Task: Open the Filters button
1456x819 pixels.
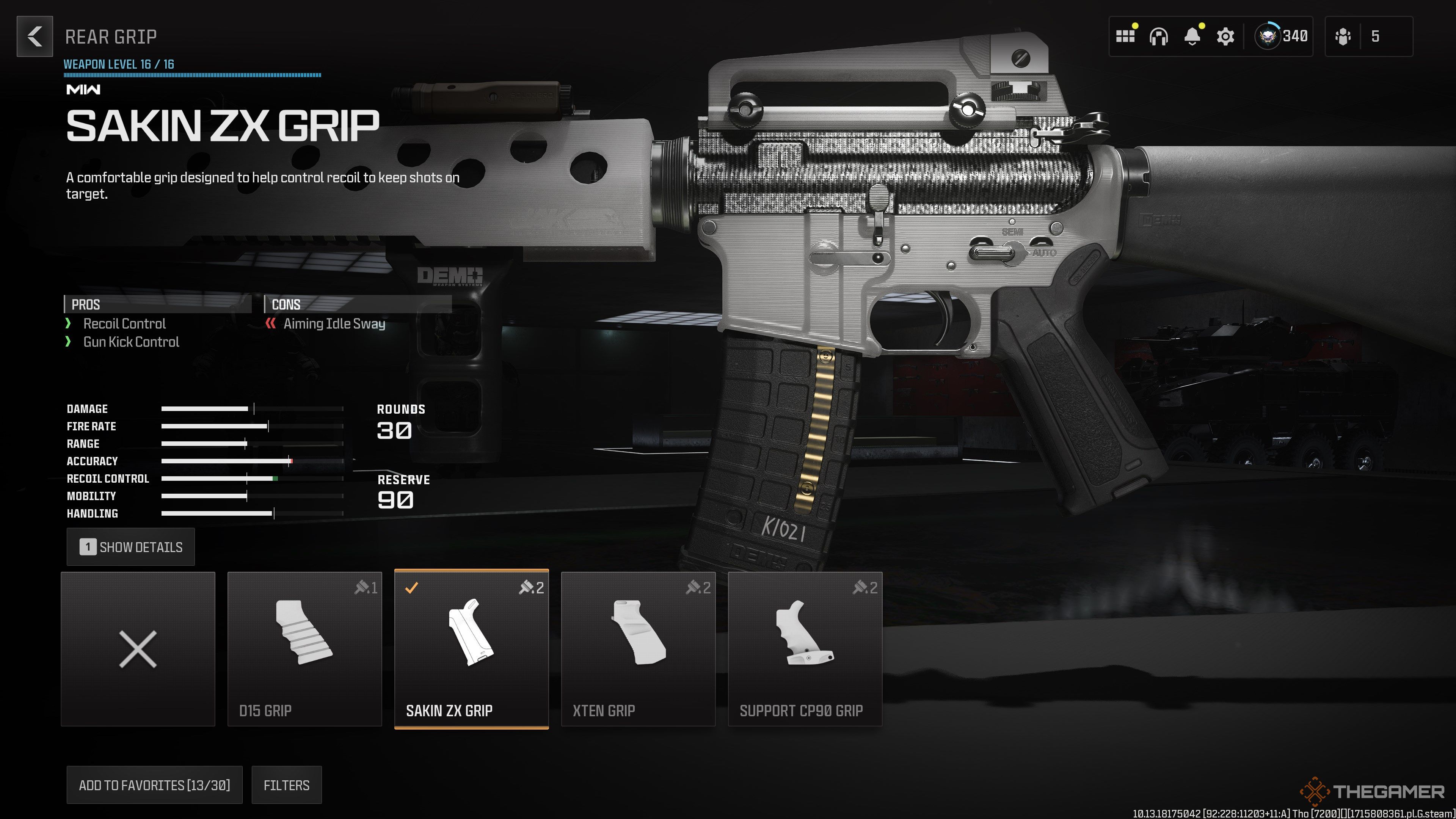Action: [287, 784]
